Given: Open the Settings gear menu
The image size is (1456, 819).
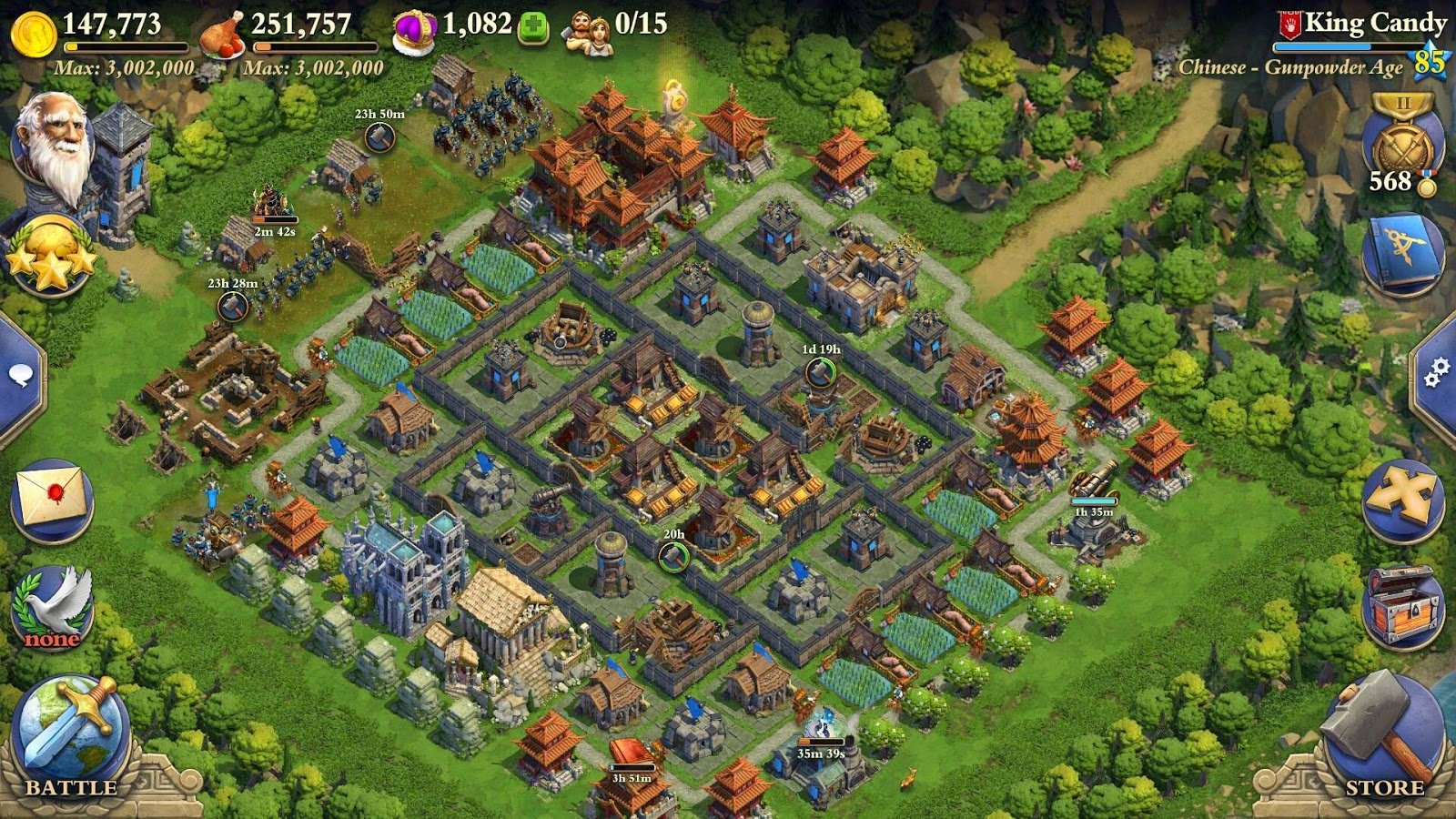Looking at the screenshot, I should point(1436,373).
